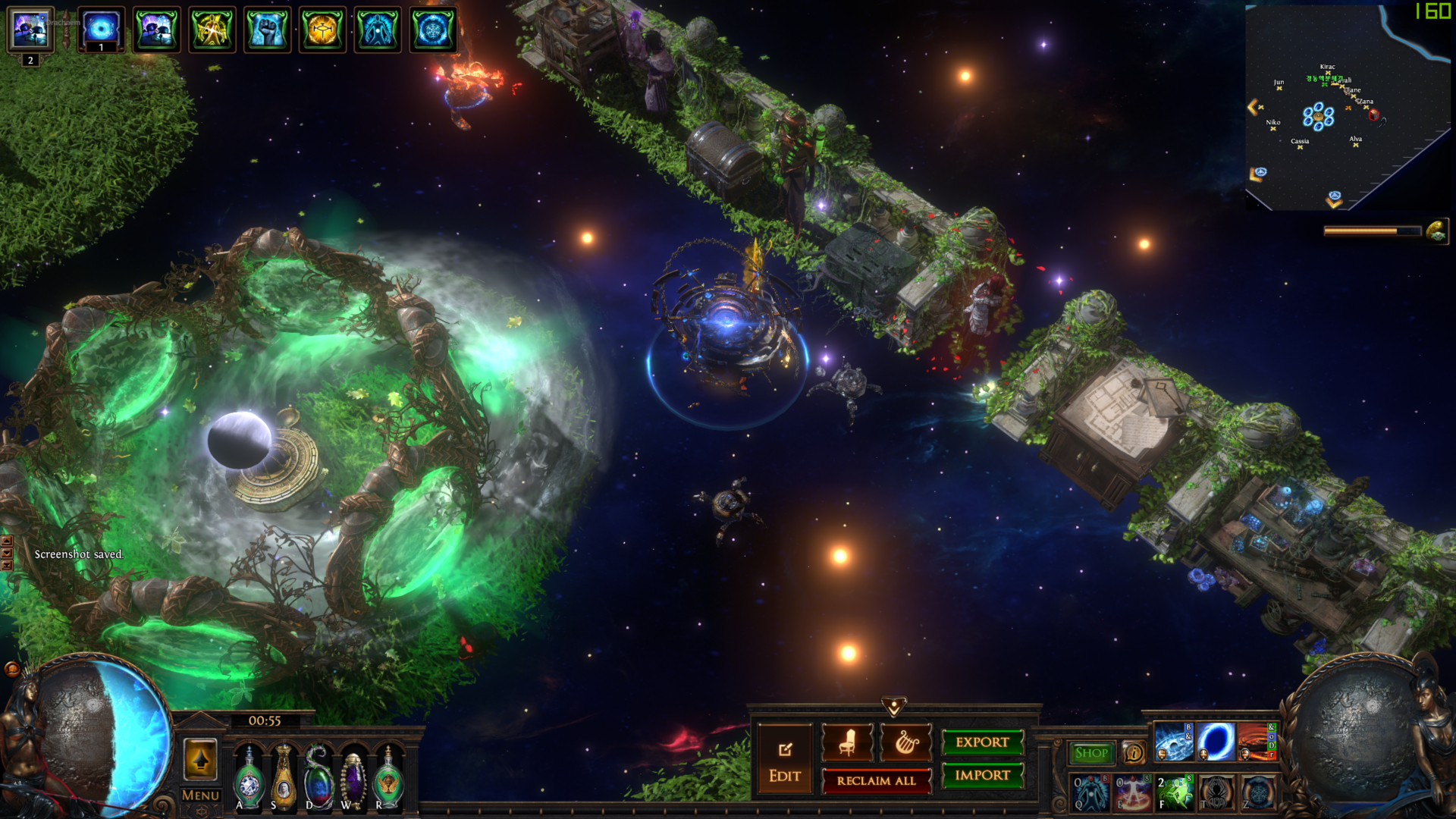The height and width of the screenshot is (819, 1456).
Task: Use the purple flask bound to W
Action: [353, 778]
